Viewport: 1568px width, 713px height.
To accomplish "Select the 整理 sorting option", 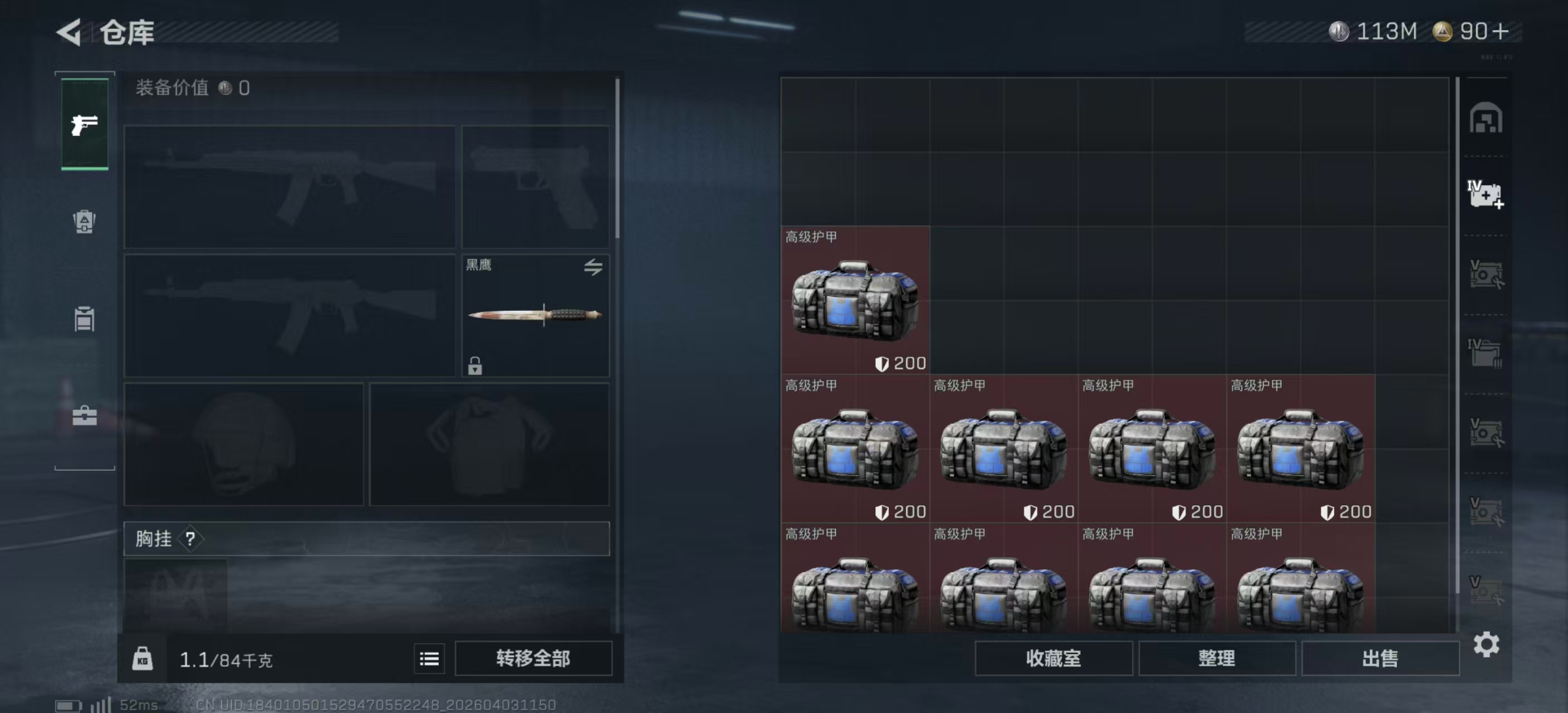I will 1217,658.
